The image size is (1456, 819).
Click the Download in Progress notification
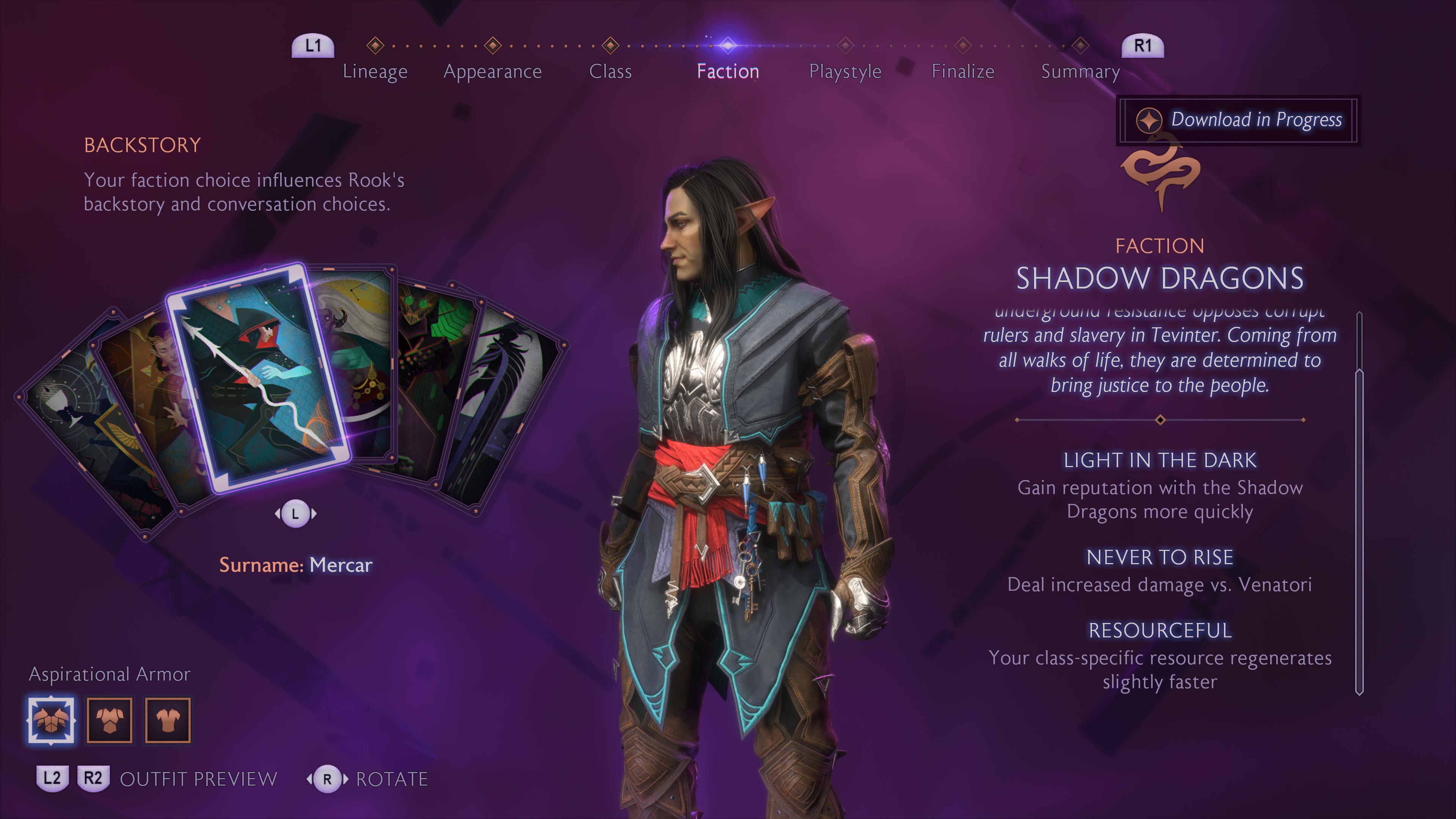click(1238, 120)
